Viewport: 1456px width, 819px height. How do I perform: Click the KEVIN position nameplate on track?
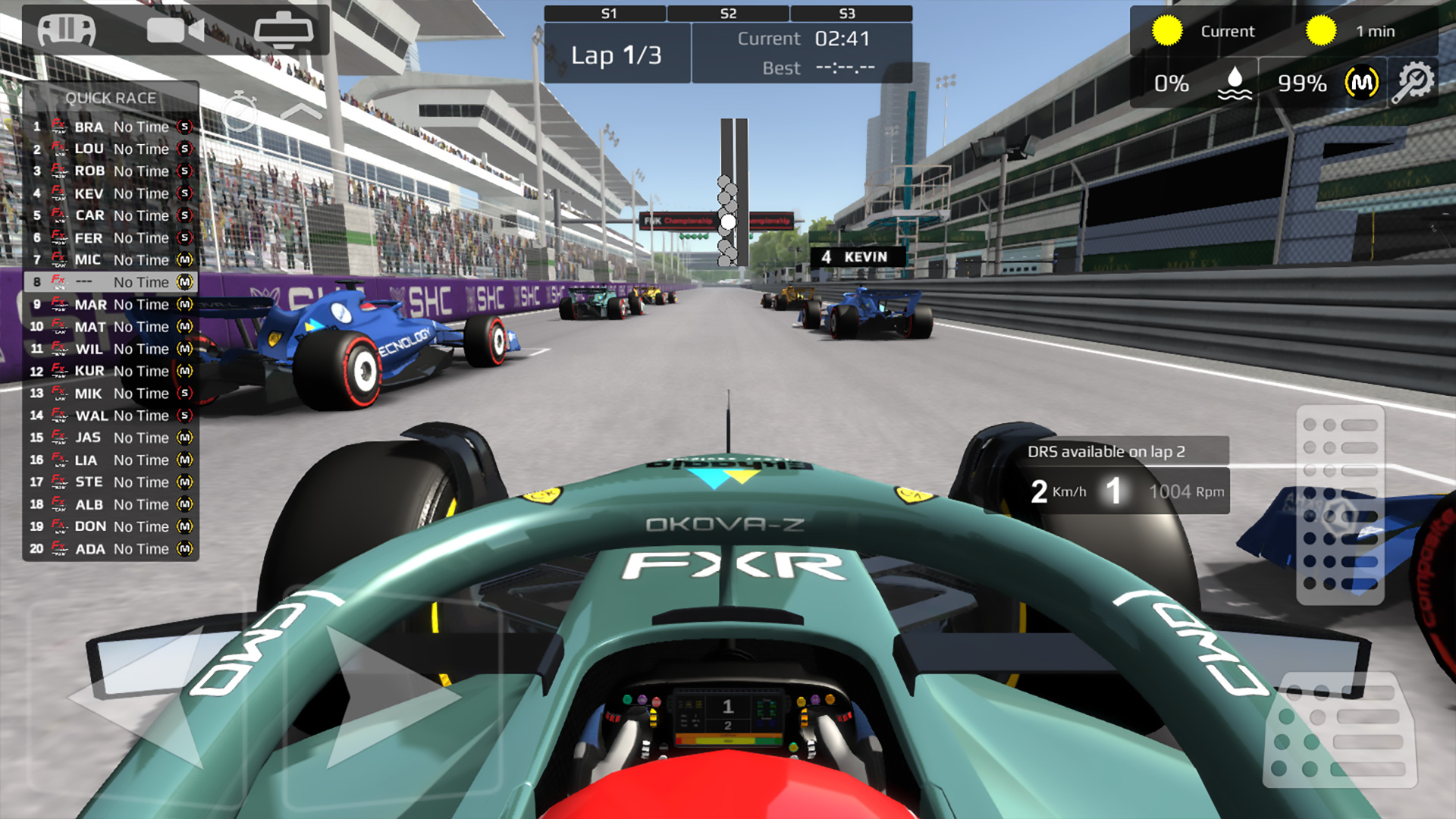pos(855,258)
